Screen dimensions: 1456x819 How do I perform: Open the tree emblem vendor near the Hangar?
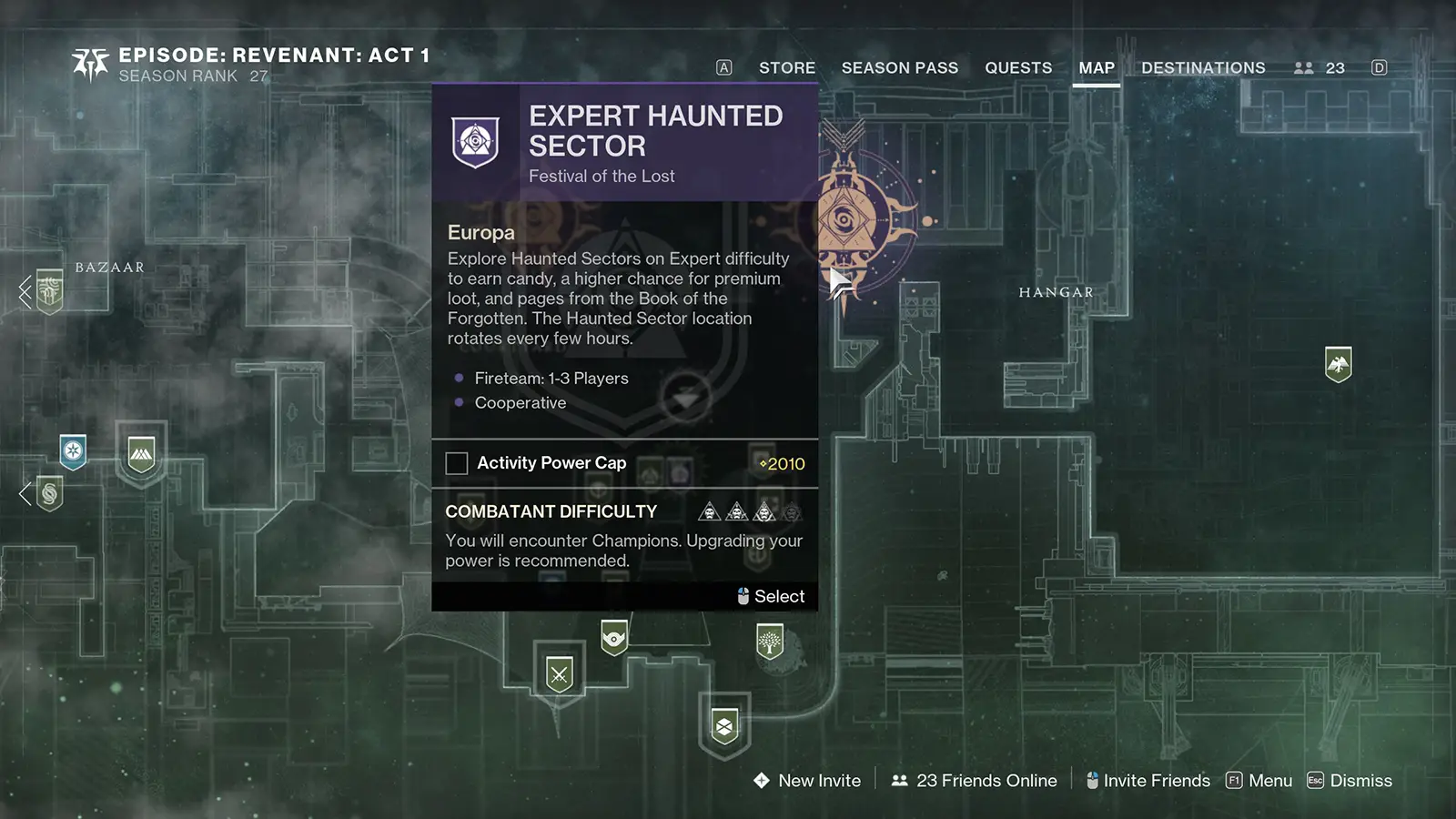pos(770,641)
